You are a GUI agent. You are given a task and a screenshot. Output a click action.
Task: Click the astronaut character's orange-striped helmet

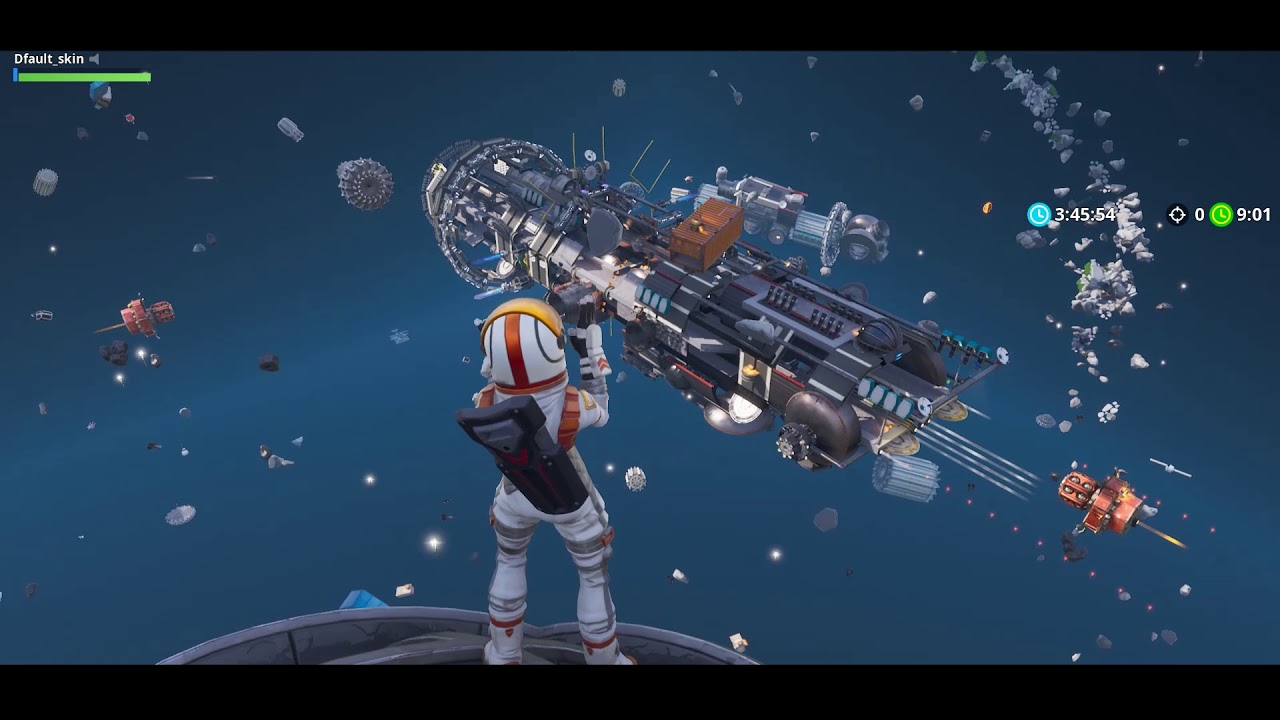[x=525, y=340]
